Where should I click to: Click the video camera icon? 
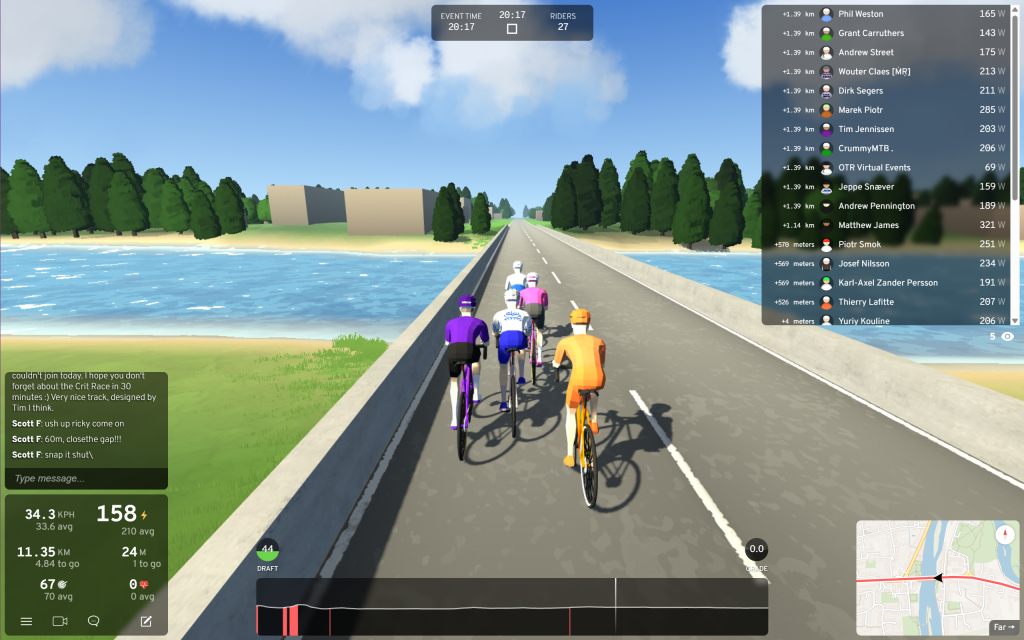click(x=60, y=621)
